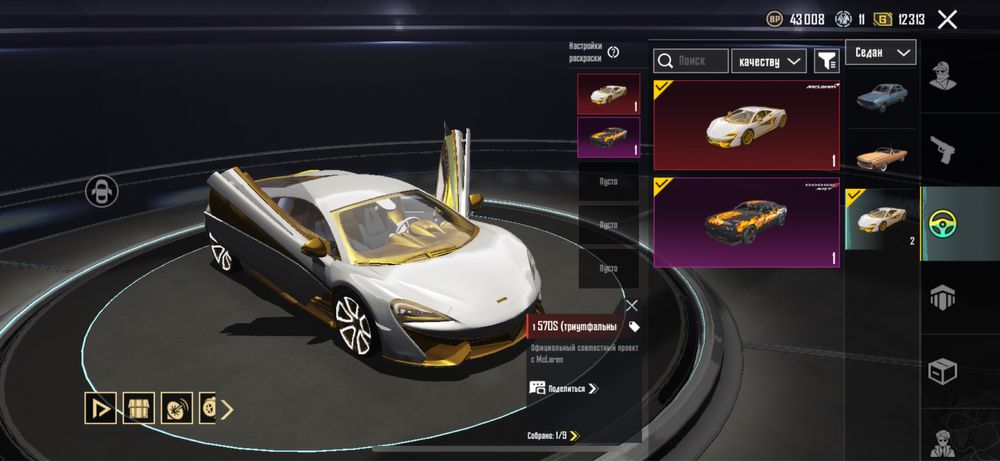The width and height of the screenshot is (1000, 461).
Task: Close the vehicle inventory screen
Action: (947, 19)
